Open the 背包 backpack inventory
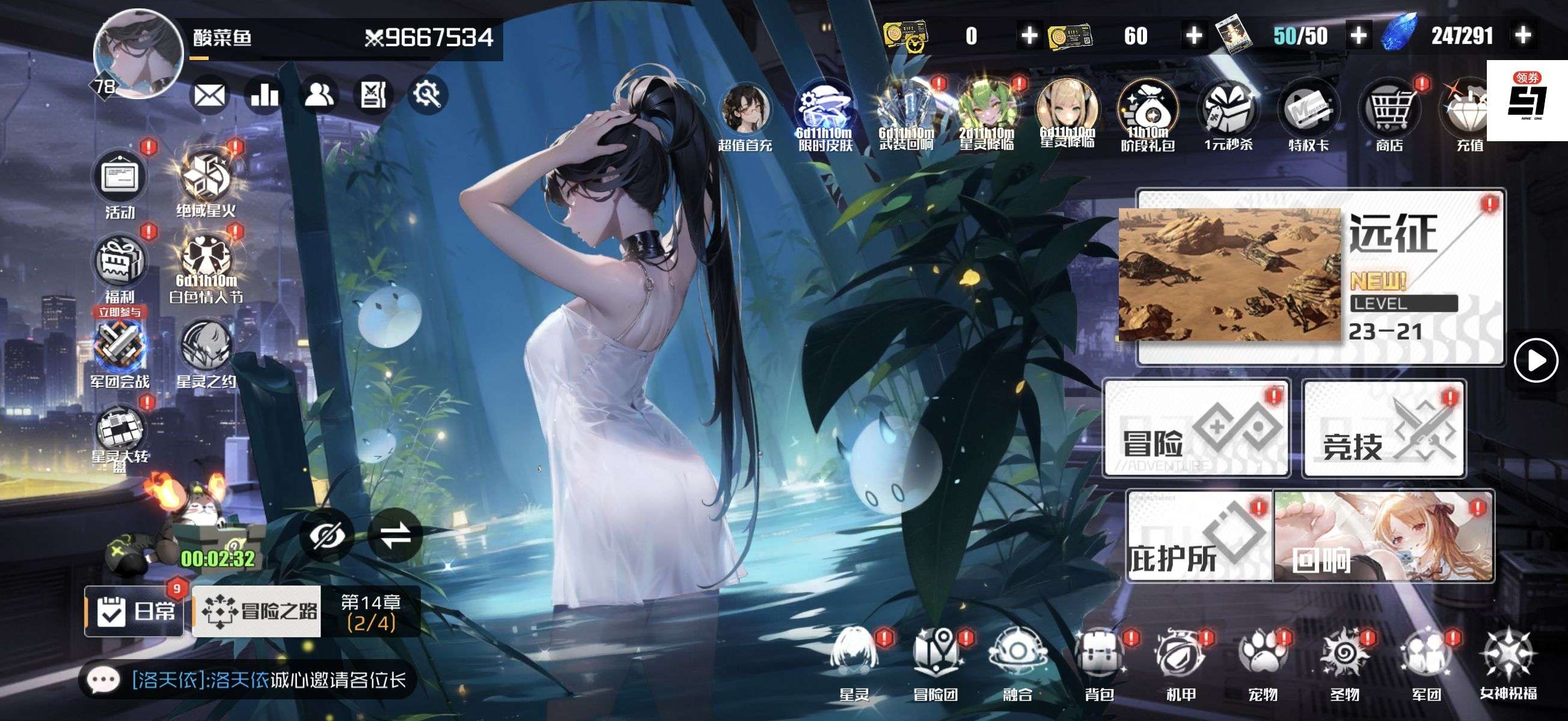Image resolution: width=1568 pixels, height=721 pixels. tap(1099, 663)
